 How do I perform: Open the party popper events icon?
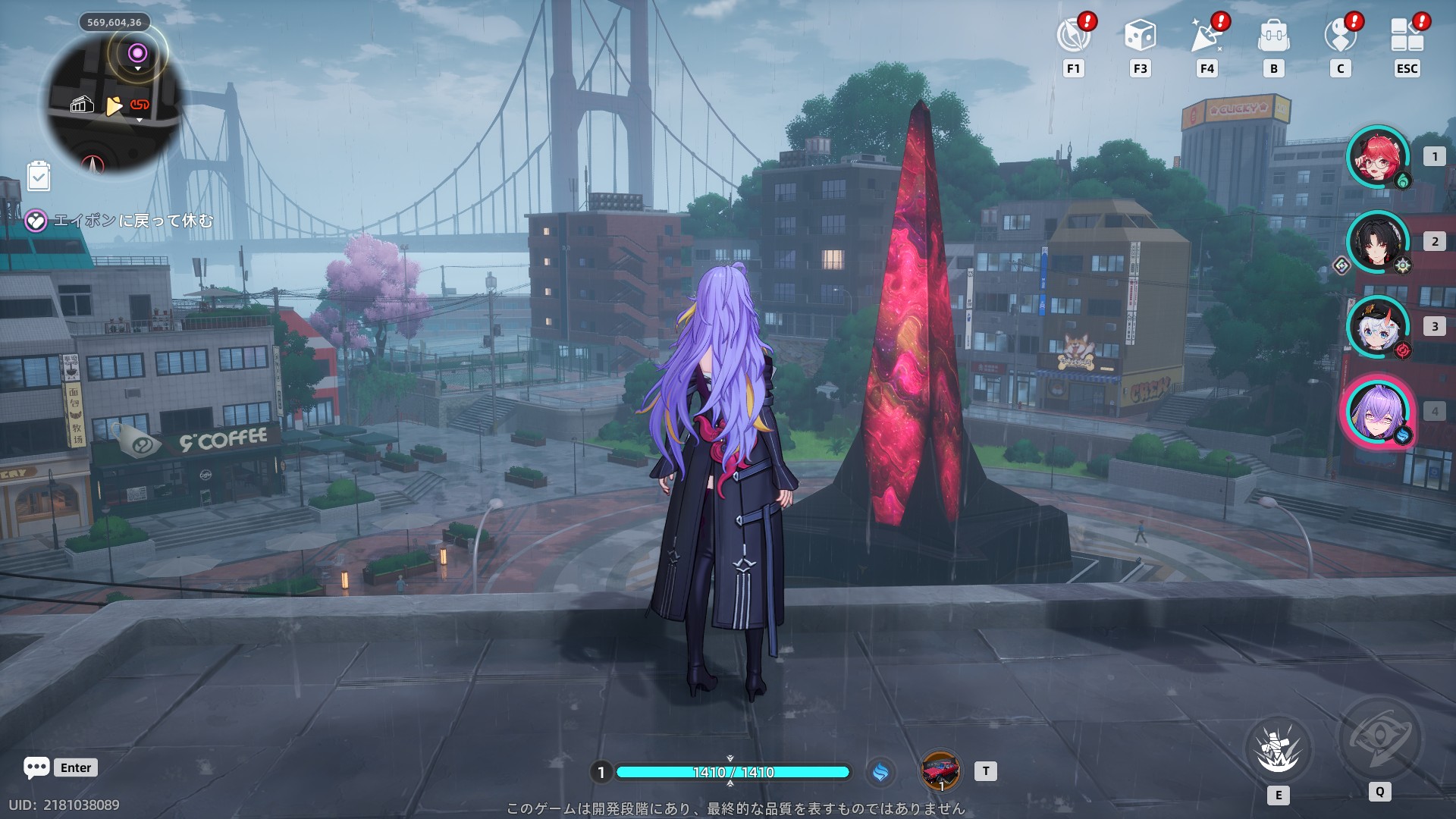tap(1207, 36)
